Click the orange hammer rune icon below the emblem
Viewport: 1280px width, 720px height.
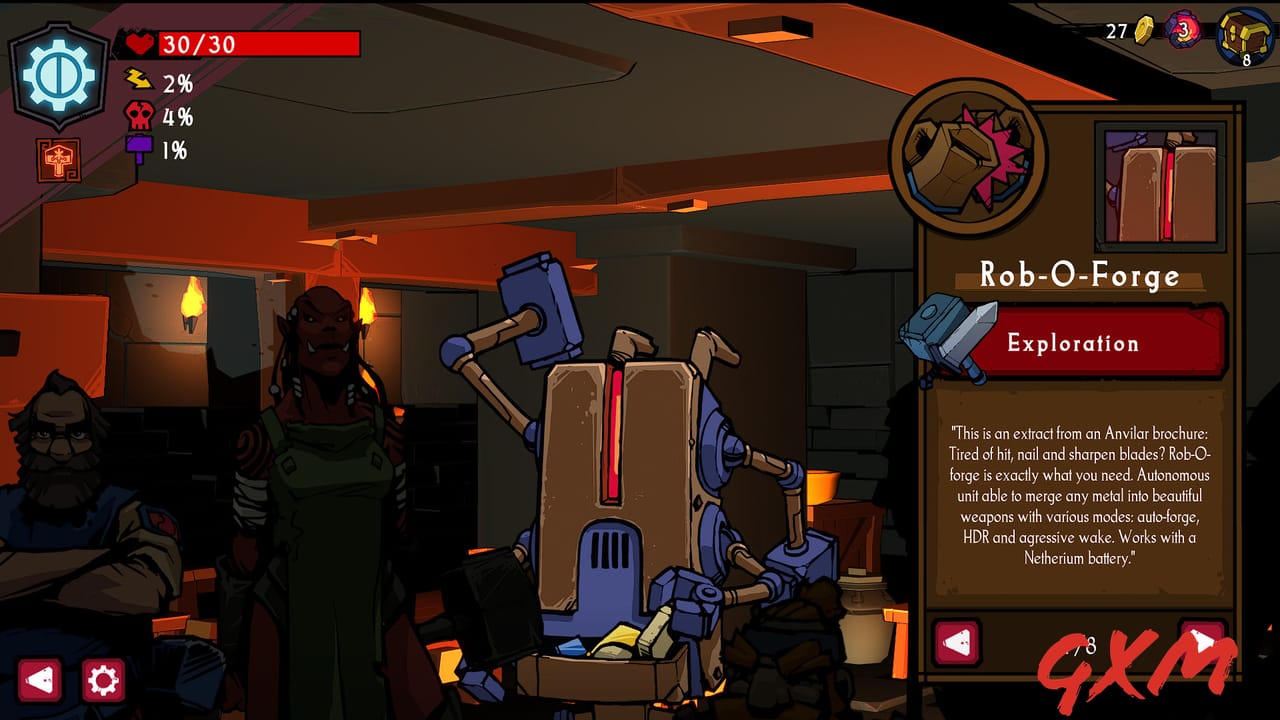pyautogui.click(x=60, y=156)
